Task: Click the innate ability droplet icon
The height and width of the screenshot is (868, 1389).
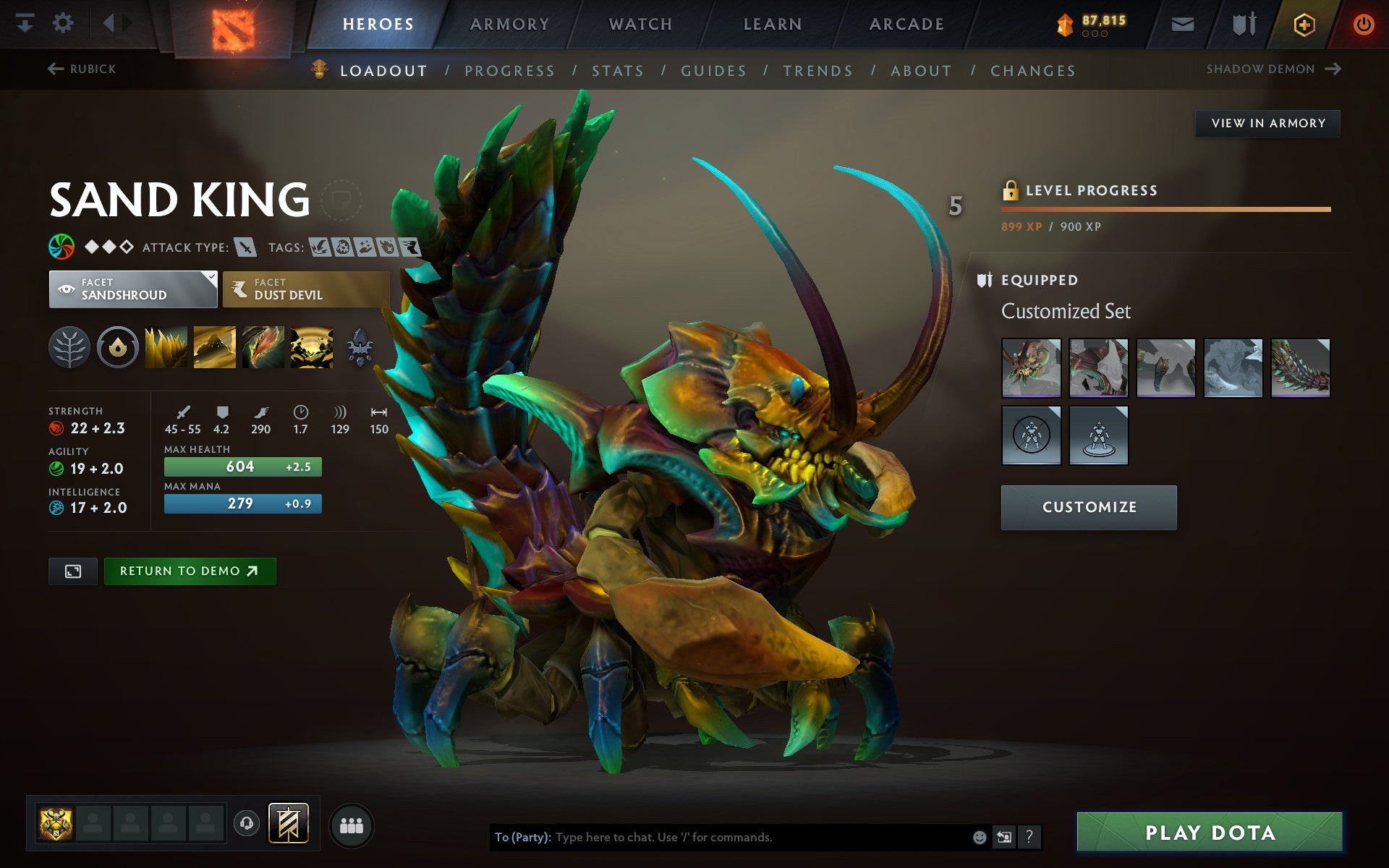Action: [x=119, y=347]
